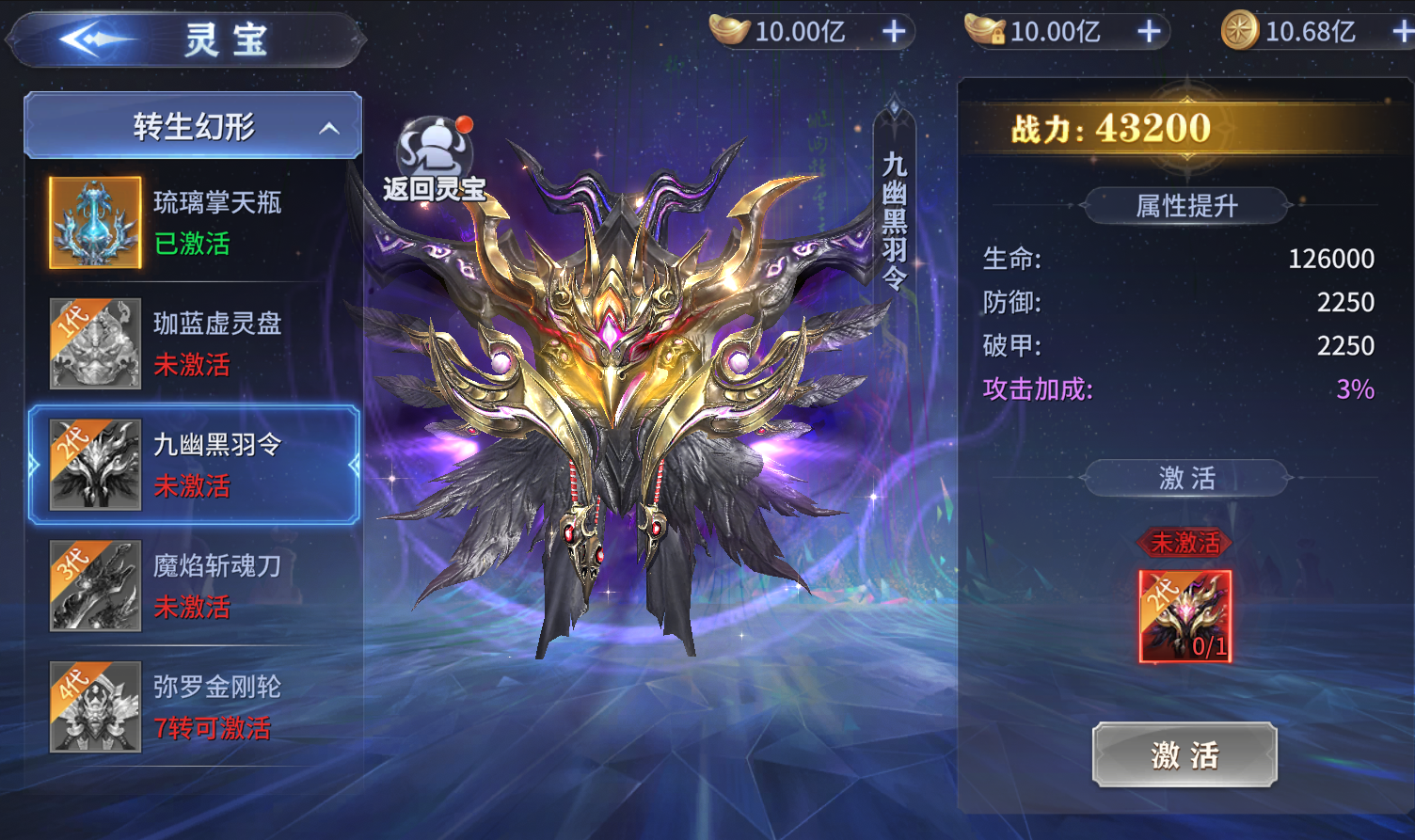The width and height of the screenshot is (1415, 840).
Task: Pick 魔焰斩魂刀 from the list
Action: (x=193, y=585)
